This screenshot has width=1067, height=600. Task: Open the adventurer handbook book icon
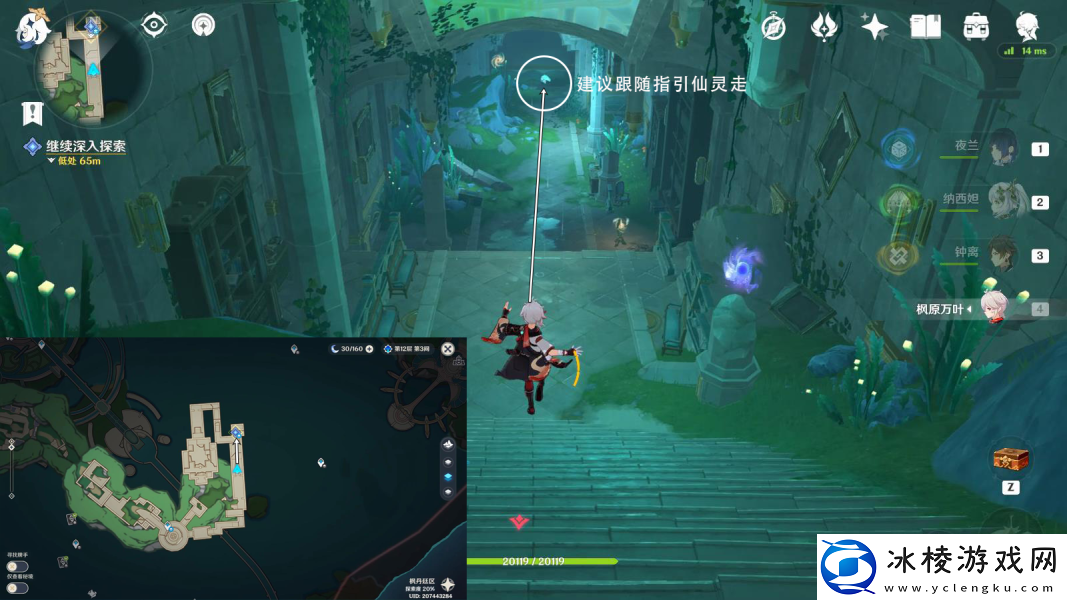tap(925, 27)
